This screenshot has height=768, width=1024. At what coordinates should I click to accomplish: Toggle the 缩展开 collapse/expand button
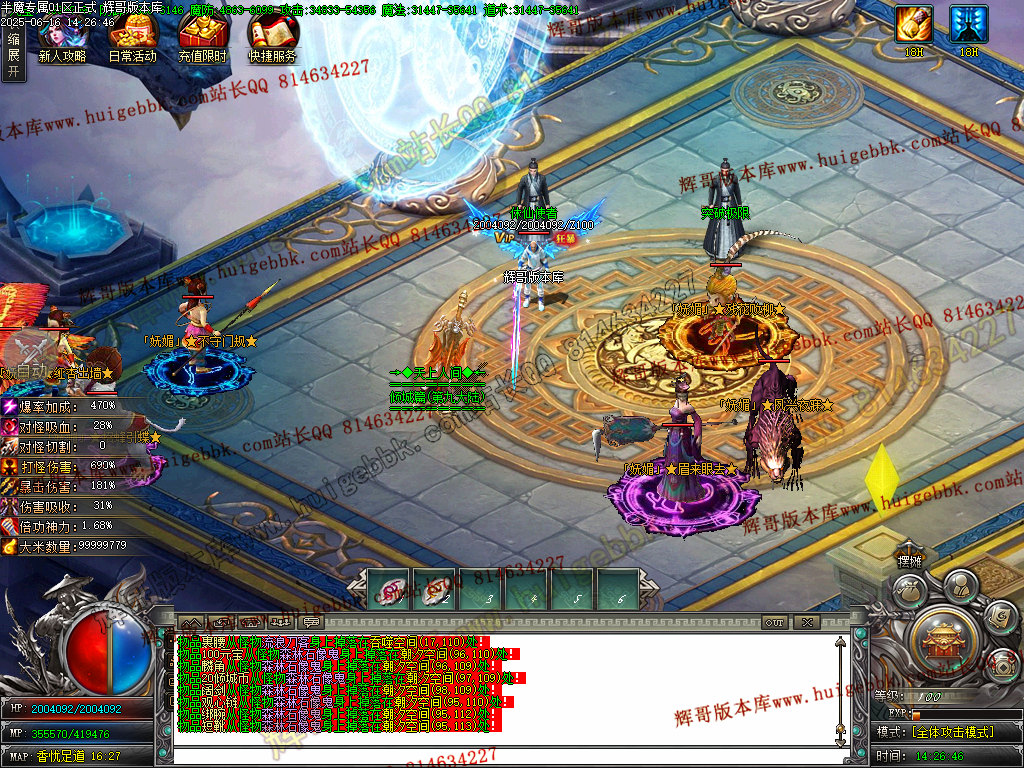coord(13,55)
